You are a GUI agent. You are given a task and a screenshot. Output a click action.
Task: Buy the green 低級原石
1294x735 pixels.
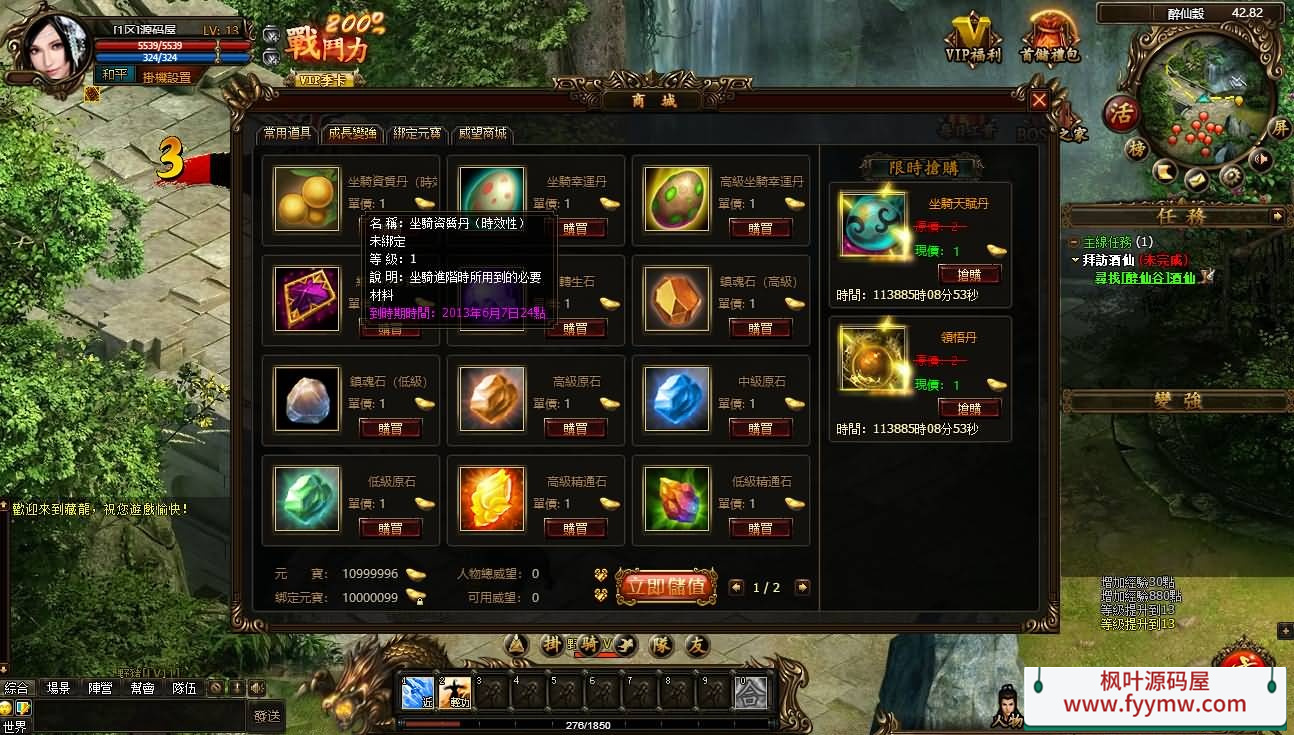390,528
